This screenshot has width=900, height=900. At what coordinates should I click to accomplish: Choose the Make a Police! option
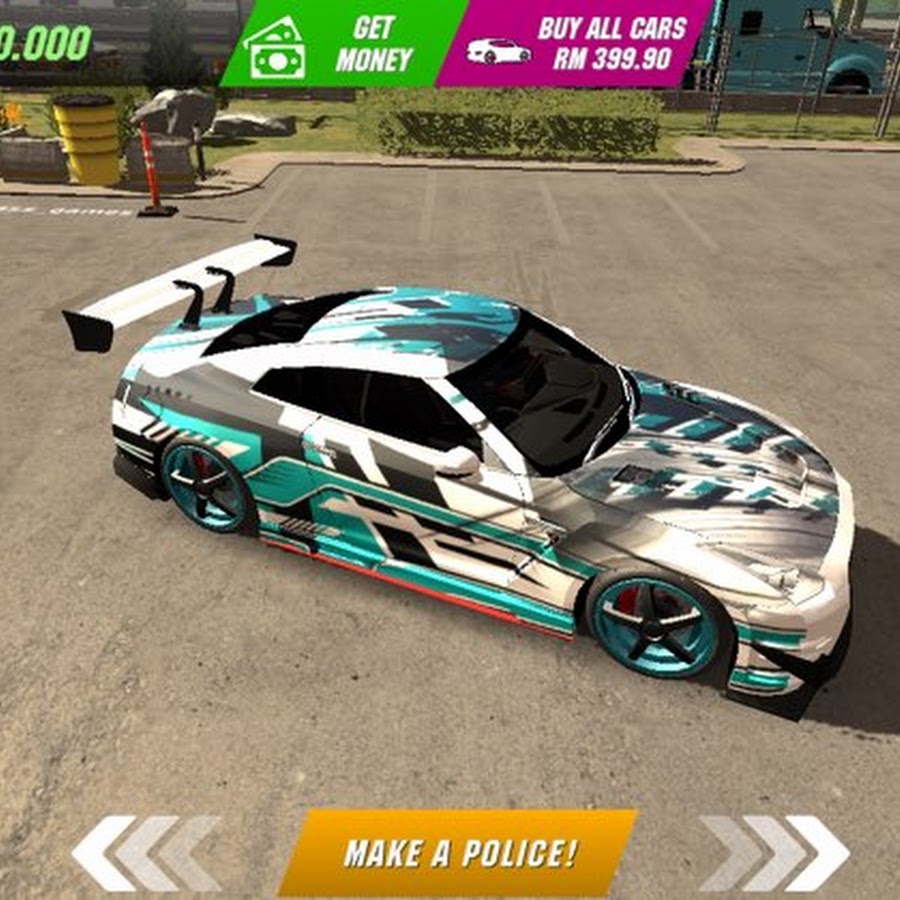(x=459, y=852)
